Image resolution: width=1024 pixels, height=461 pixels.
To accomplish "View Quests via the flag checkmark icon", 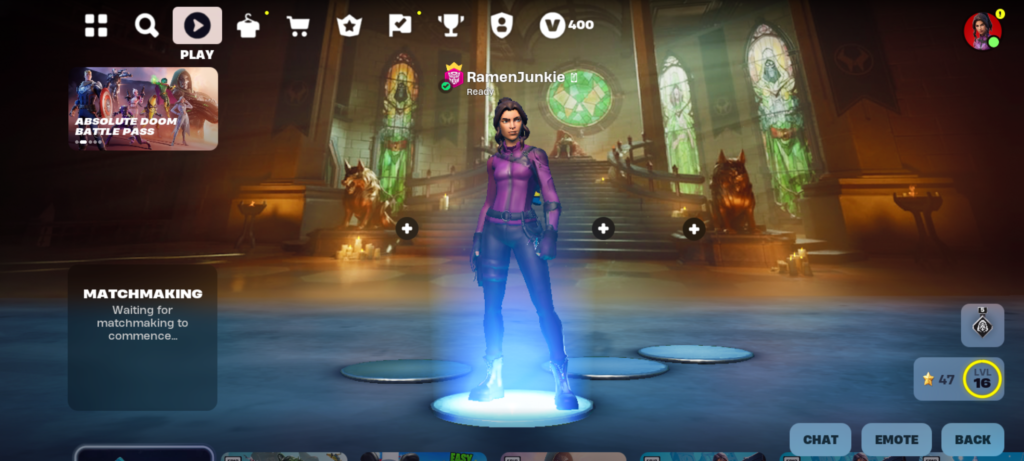I will [x=400, y=26].
